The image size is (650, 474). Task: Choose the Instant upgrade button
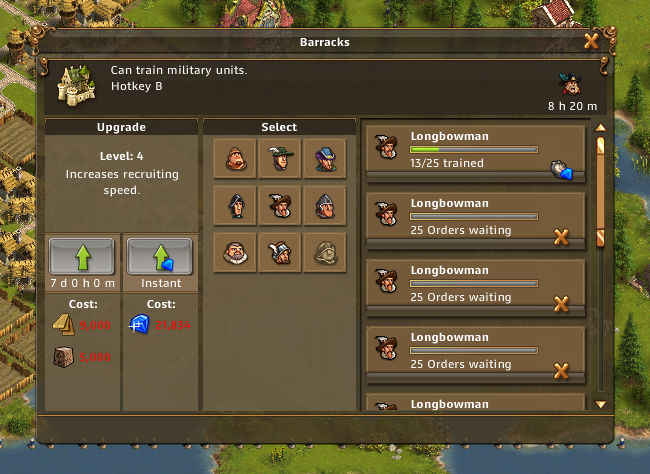(x=159, y=257)
